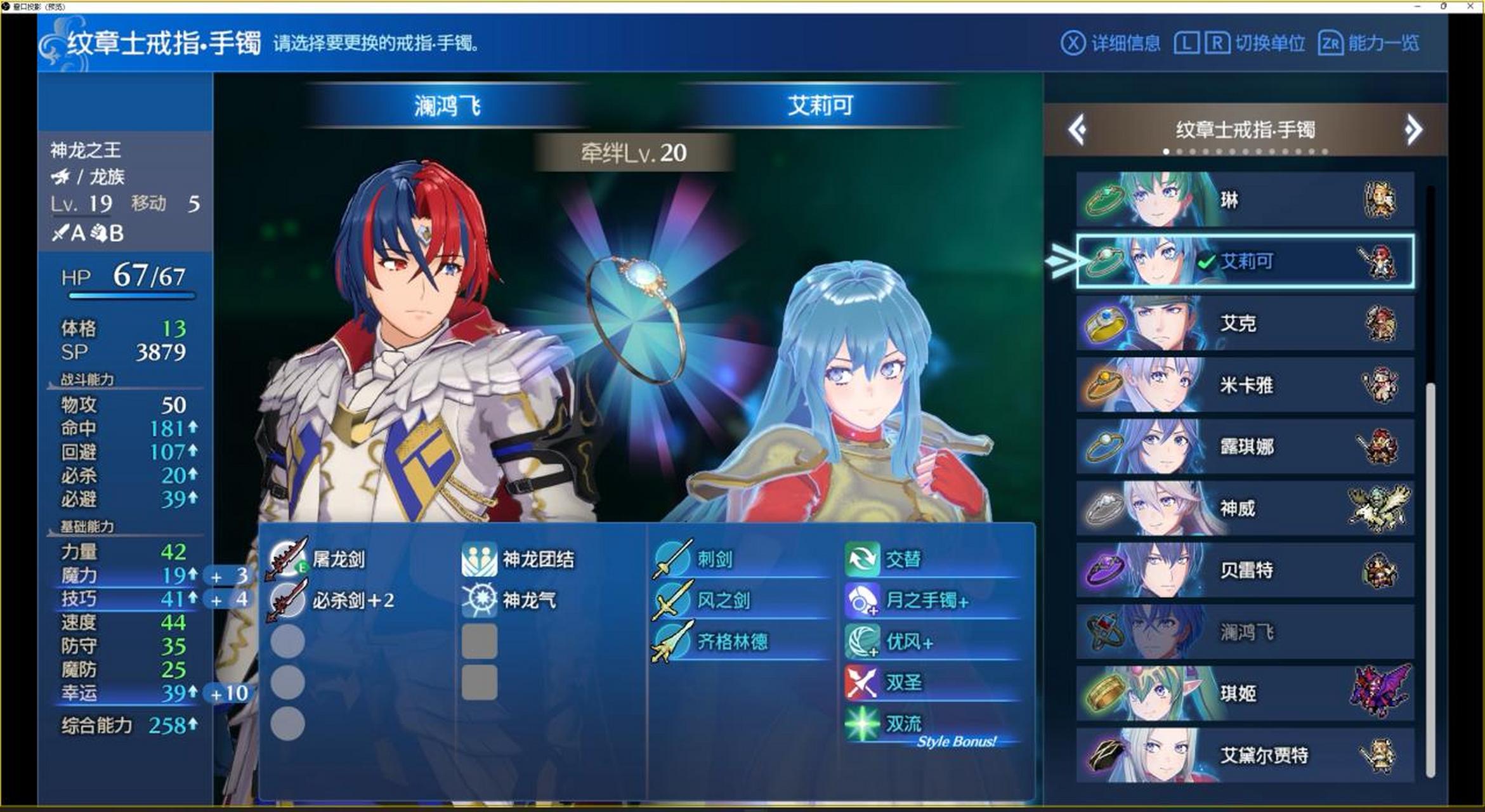Show the 神龙团结 skill
Viewport: 1485px width, 812px height.
(x=537, y=559)
